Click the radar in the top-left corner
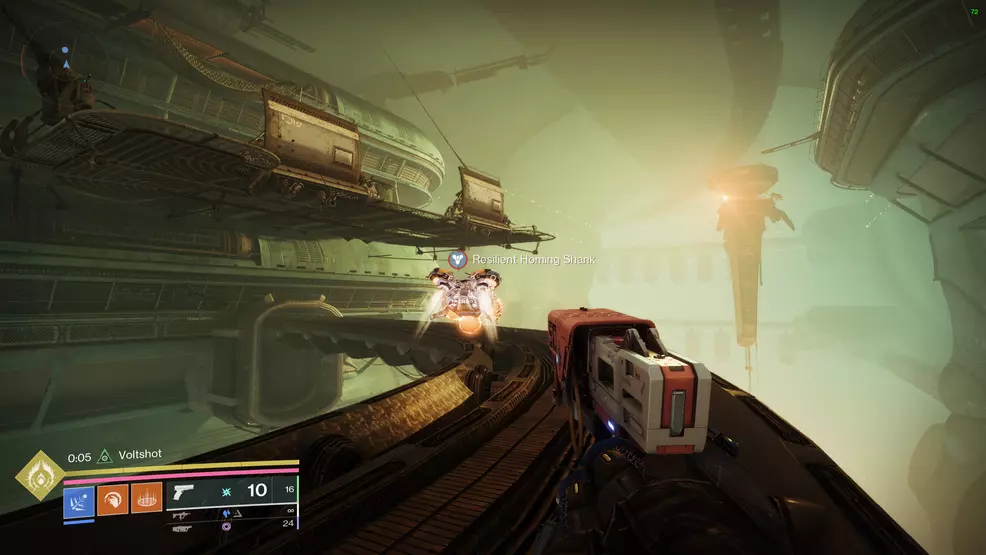986x555 pixels. pos(65,62)
